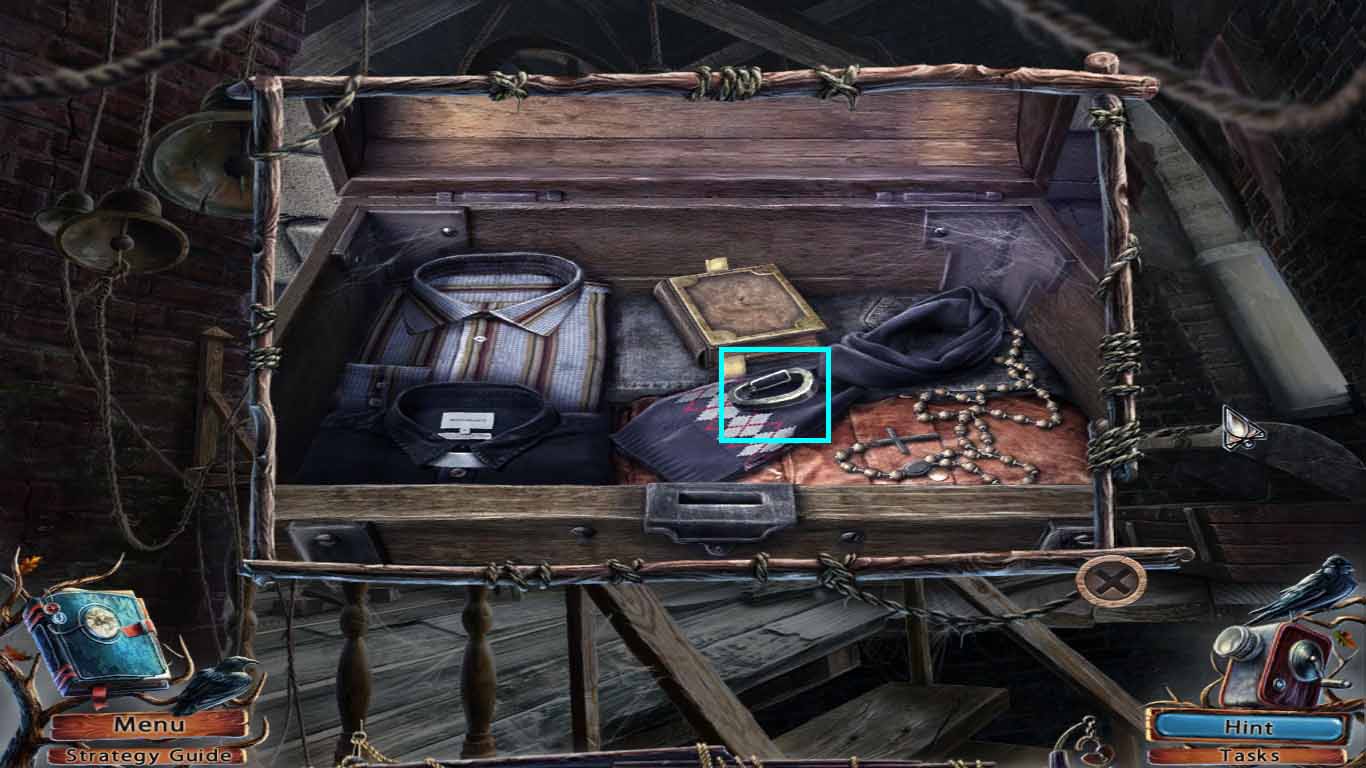
Task: Open the Tasks list
Action: tap(1249, 757)
